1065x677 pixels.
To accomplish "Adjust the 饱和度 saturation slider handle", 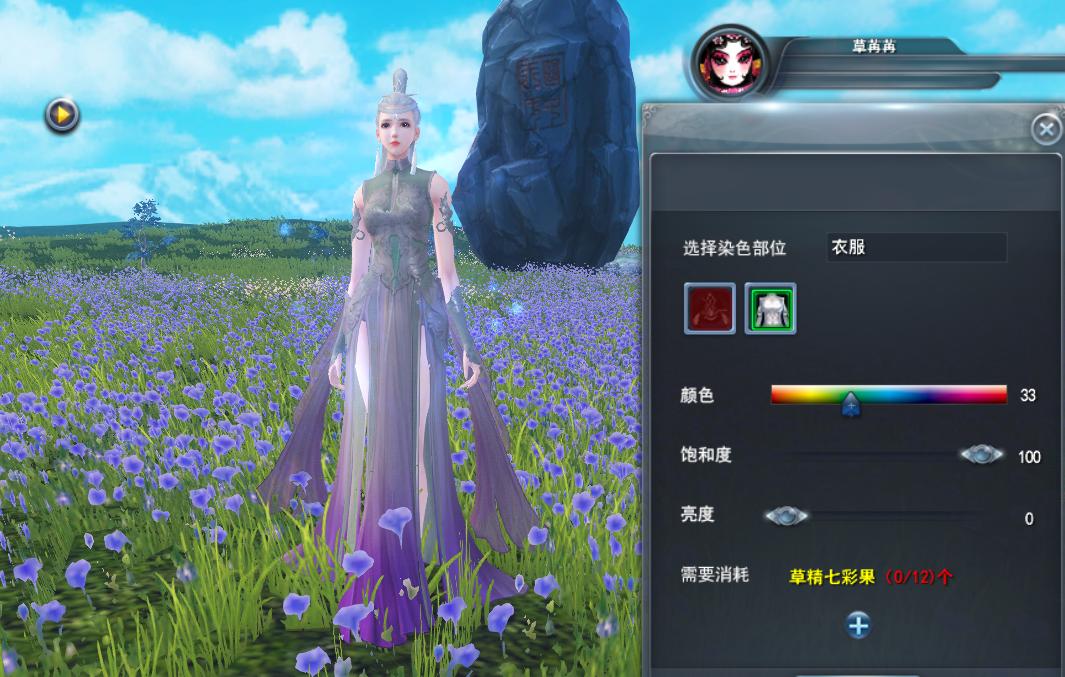I will [x=981, y=455].
